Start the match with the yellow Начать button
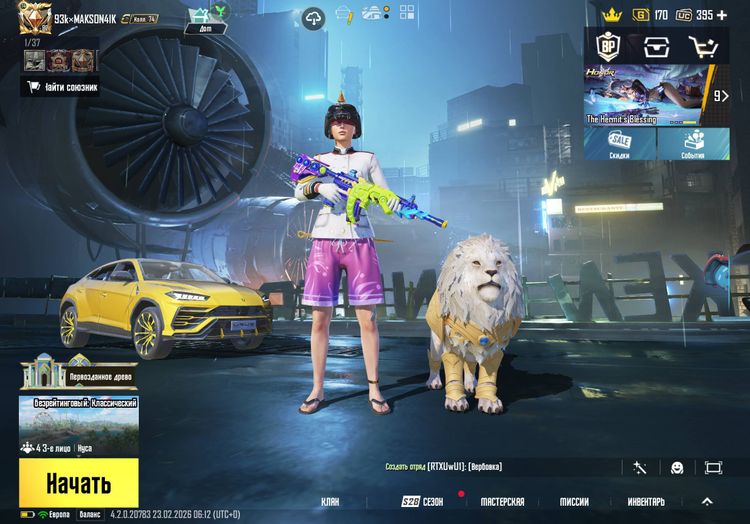The width and height of the screenshot is (750, 524). pyautogui.click(x=78, y=485)
